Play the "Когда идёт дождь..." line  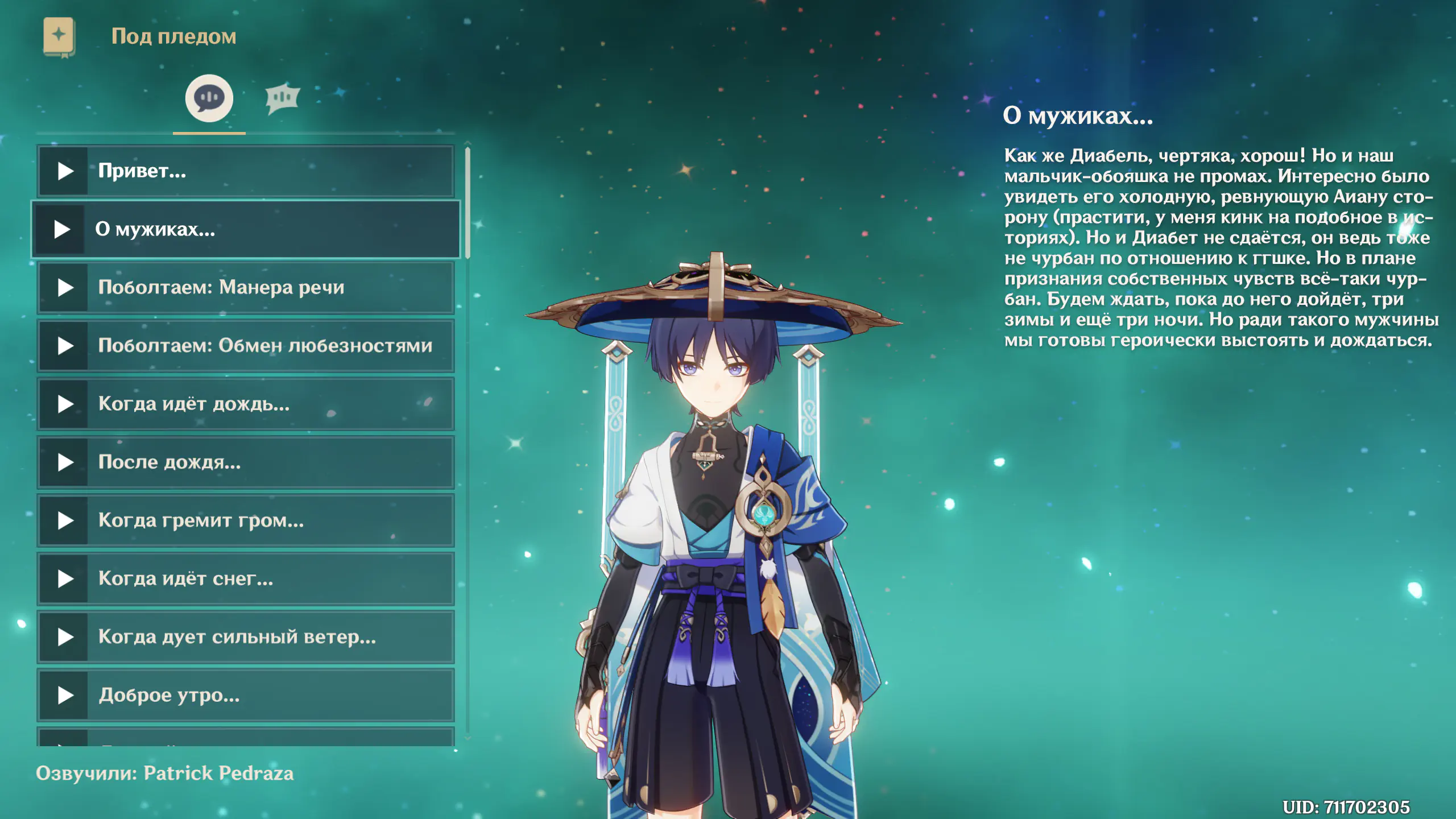click(x=65, y=404)
